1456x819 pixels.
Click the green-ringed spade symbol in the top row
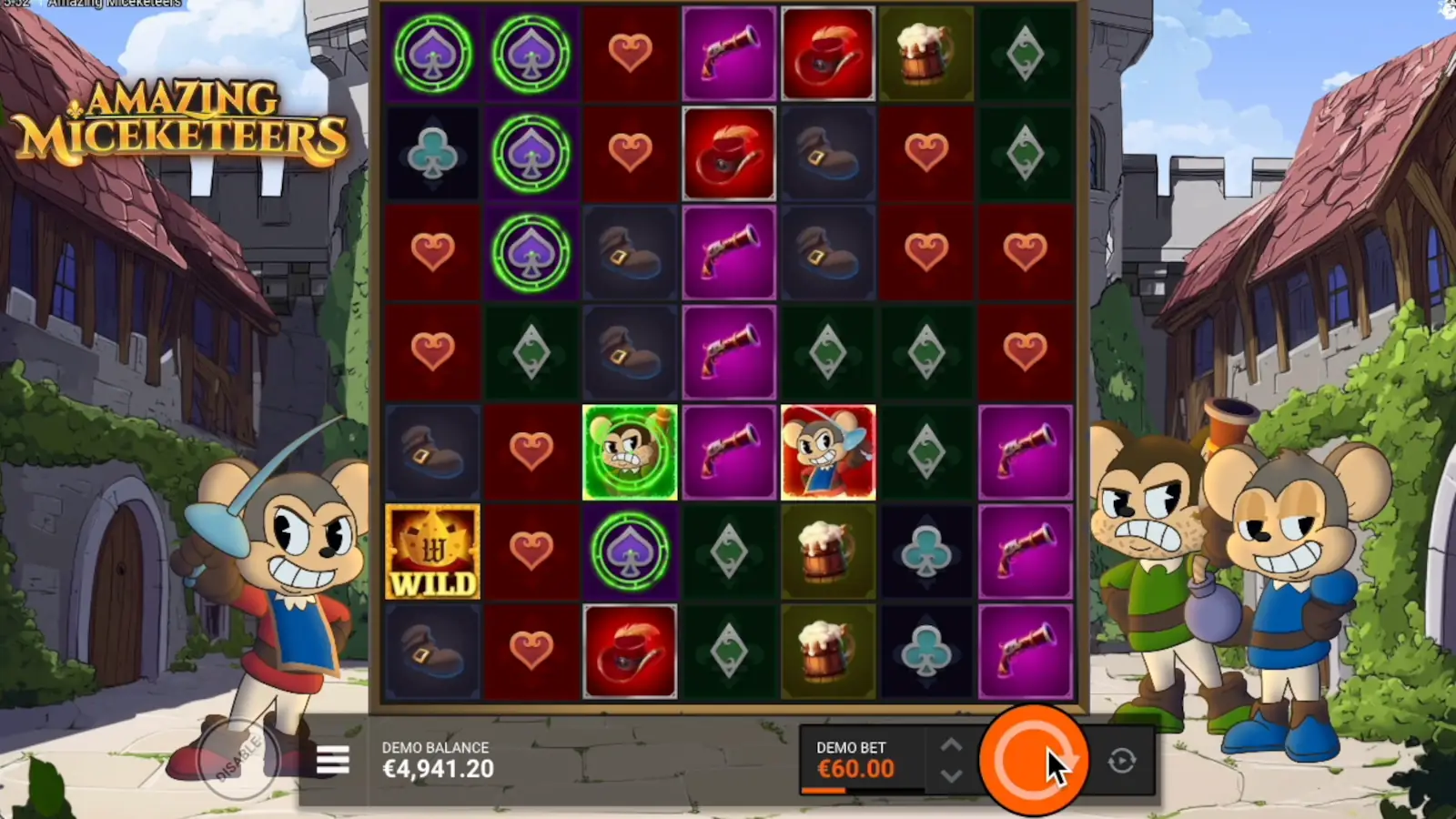click(x=432, y=53)
